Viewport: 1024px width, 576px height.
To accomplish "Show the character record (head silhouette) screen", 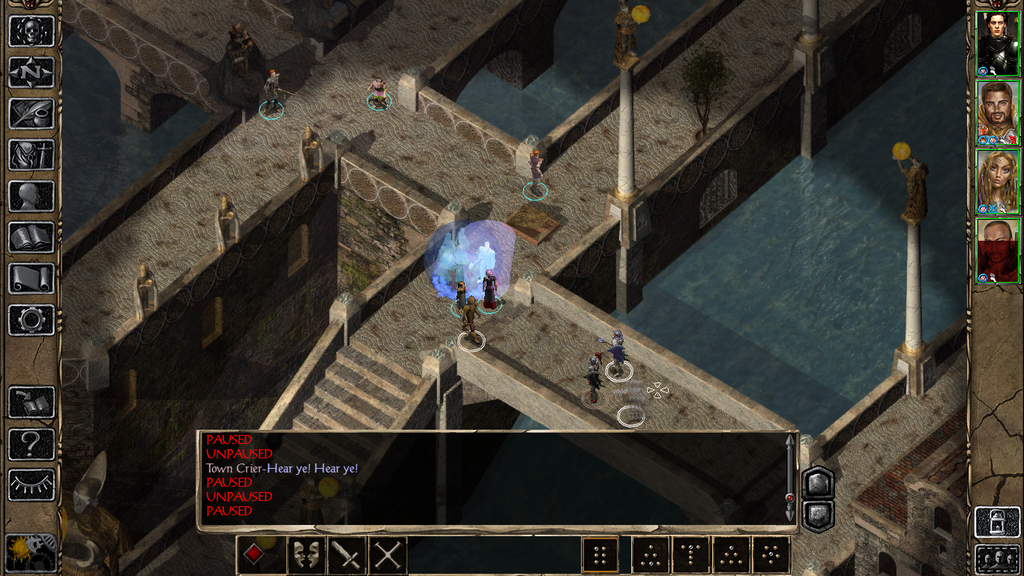I will [31, 196].
